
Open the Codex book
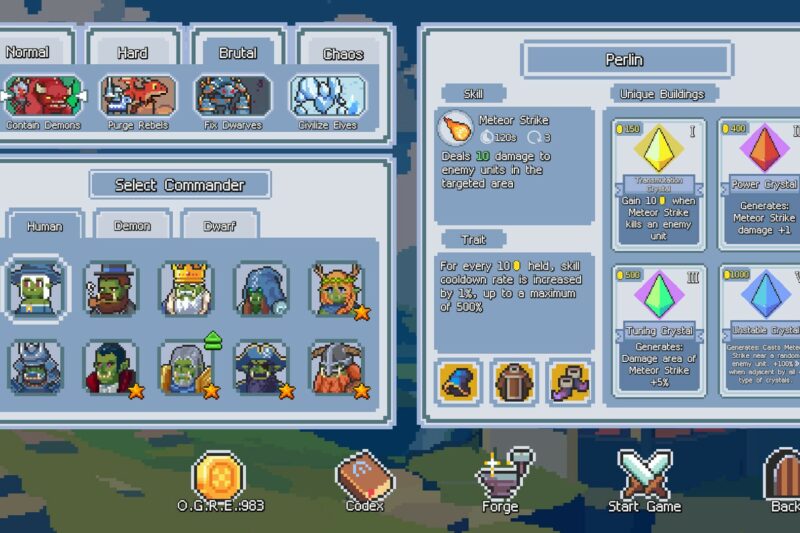point(365,481)
